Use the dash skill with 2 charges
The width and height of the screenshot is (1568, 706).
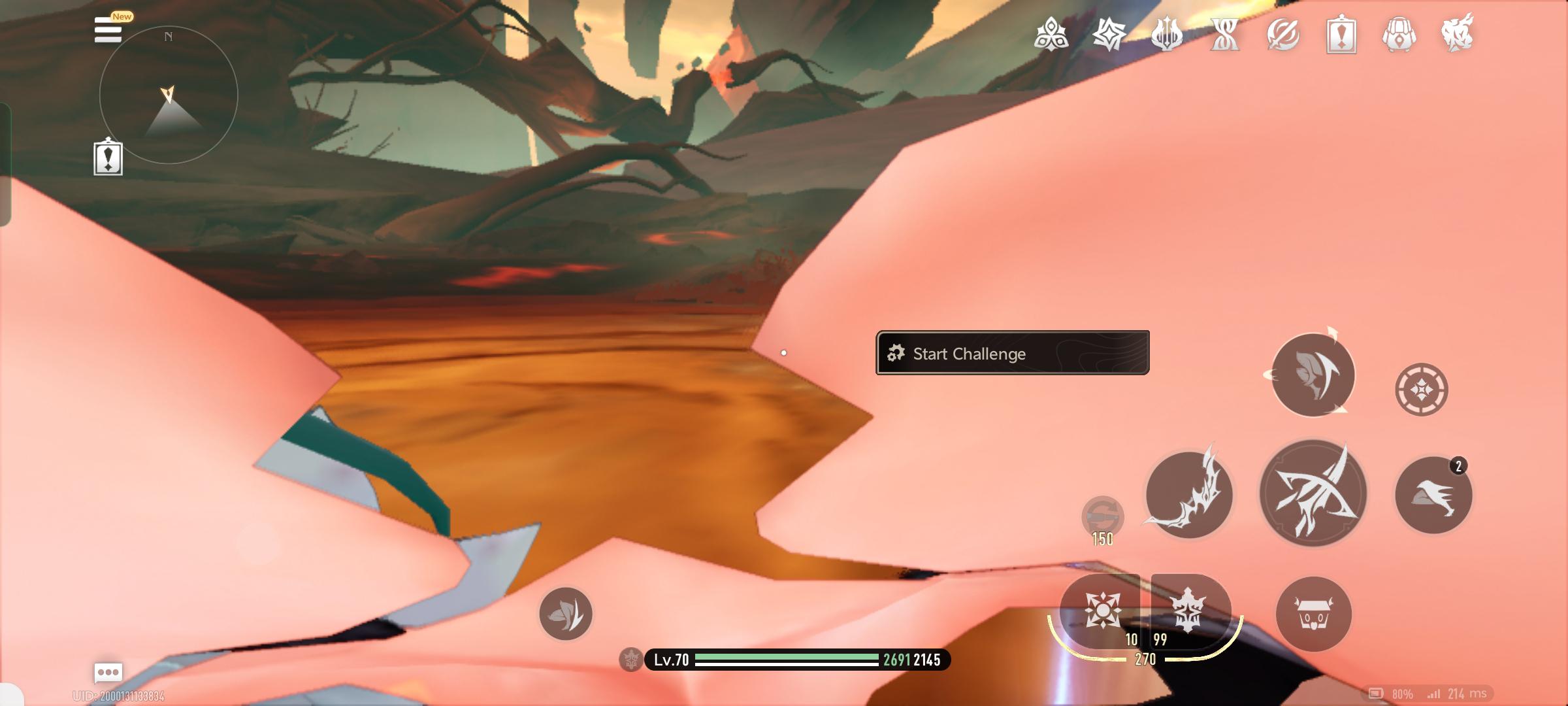(1433, 496)
